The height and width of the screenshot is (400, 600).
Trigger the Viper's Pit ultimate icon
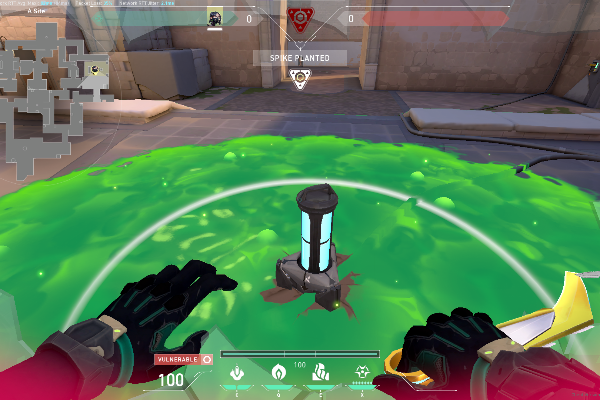point(361,373)
